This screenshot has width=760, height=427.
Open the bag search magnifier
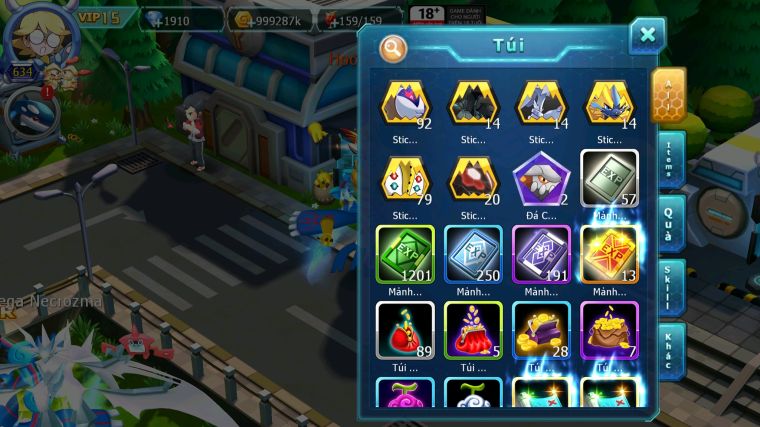[394, 47]
